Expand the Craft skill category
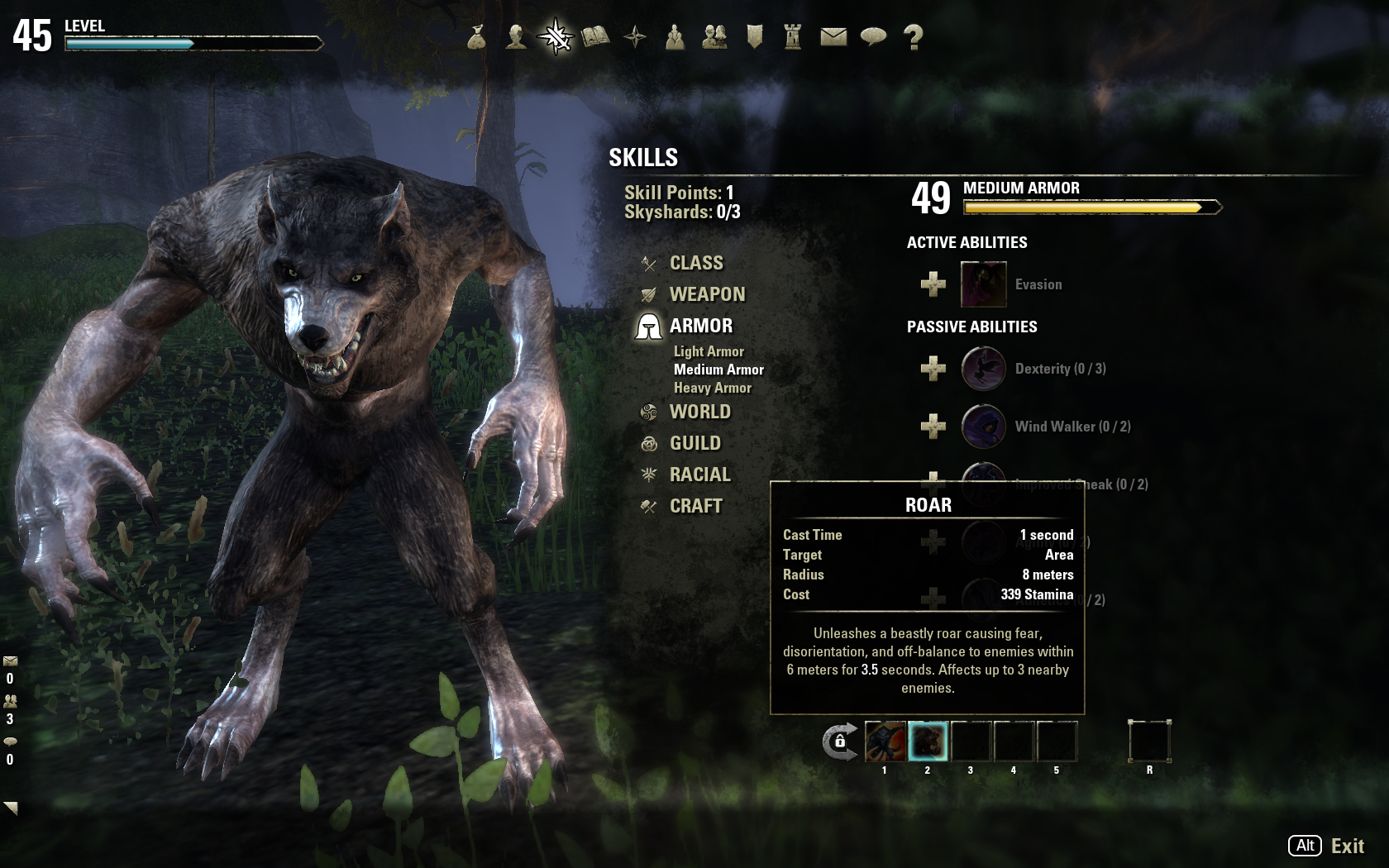 click(x=695, y=506)
